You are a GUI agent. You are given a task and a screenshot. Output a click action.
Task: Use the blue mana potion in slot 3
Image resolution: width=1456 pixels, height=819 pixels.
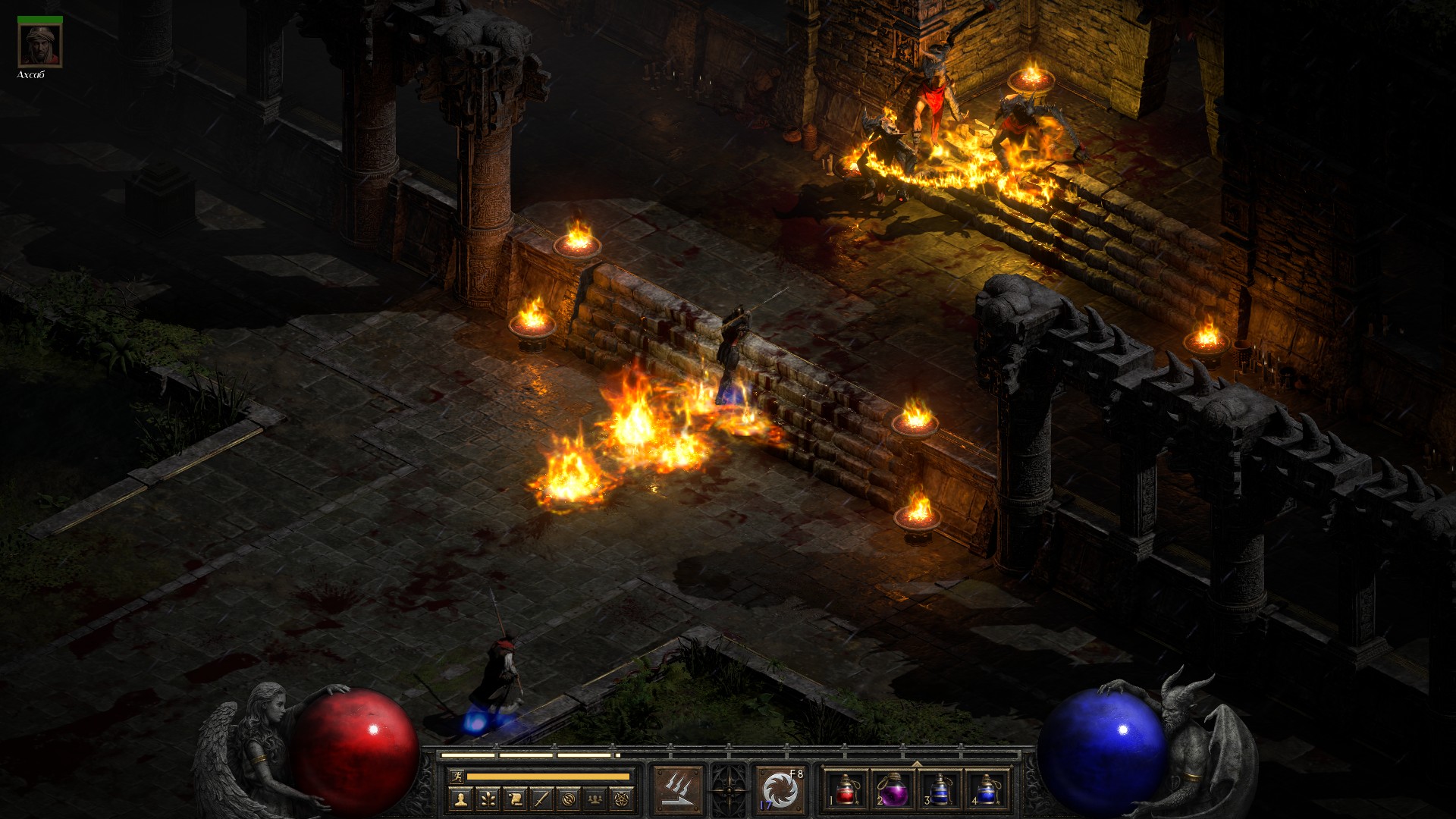[x=940, y=789]
